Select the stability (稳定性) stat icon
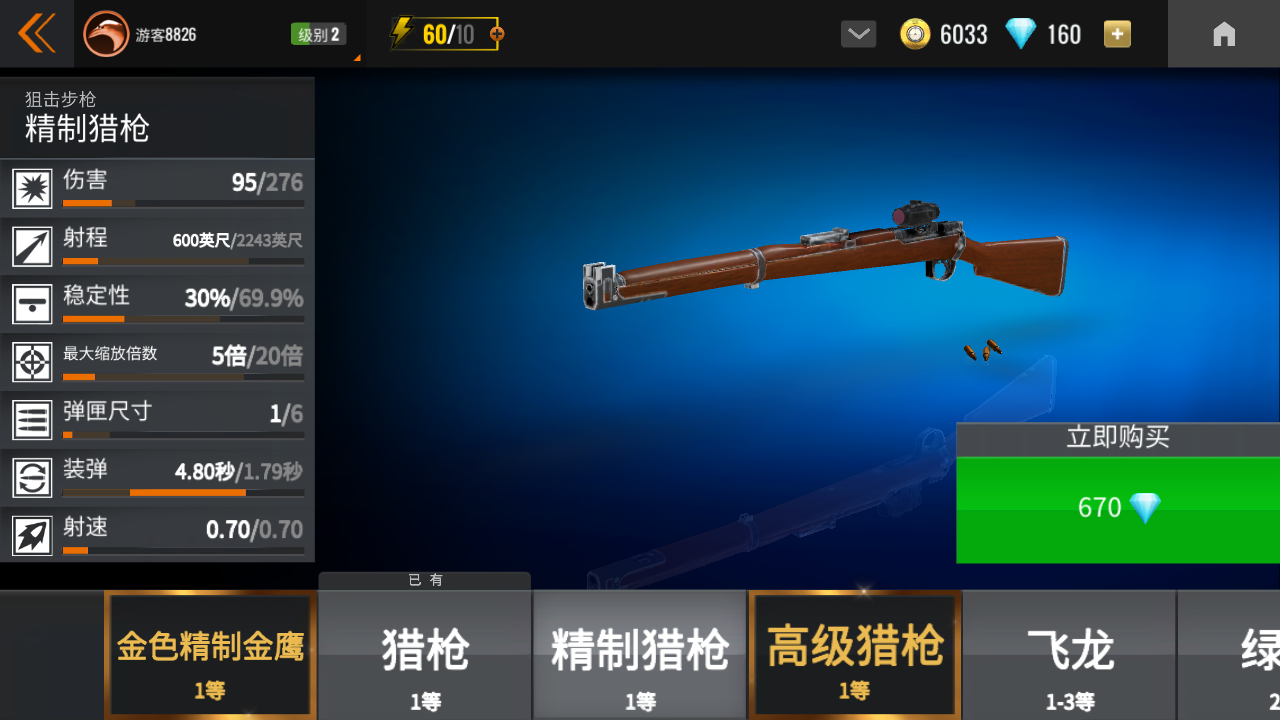This screenshot has height=720, width=1280. pyautogui.click(x=33, y=303)
